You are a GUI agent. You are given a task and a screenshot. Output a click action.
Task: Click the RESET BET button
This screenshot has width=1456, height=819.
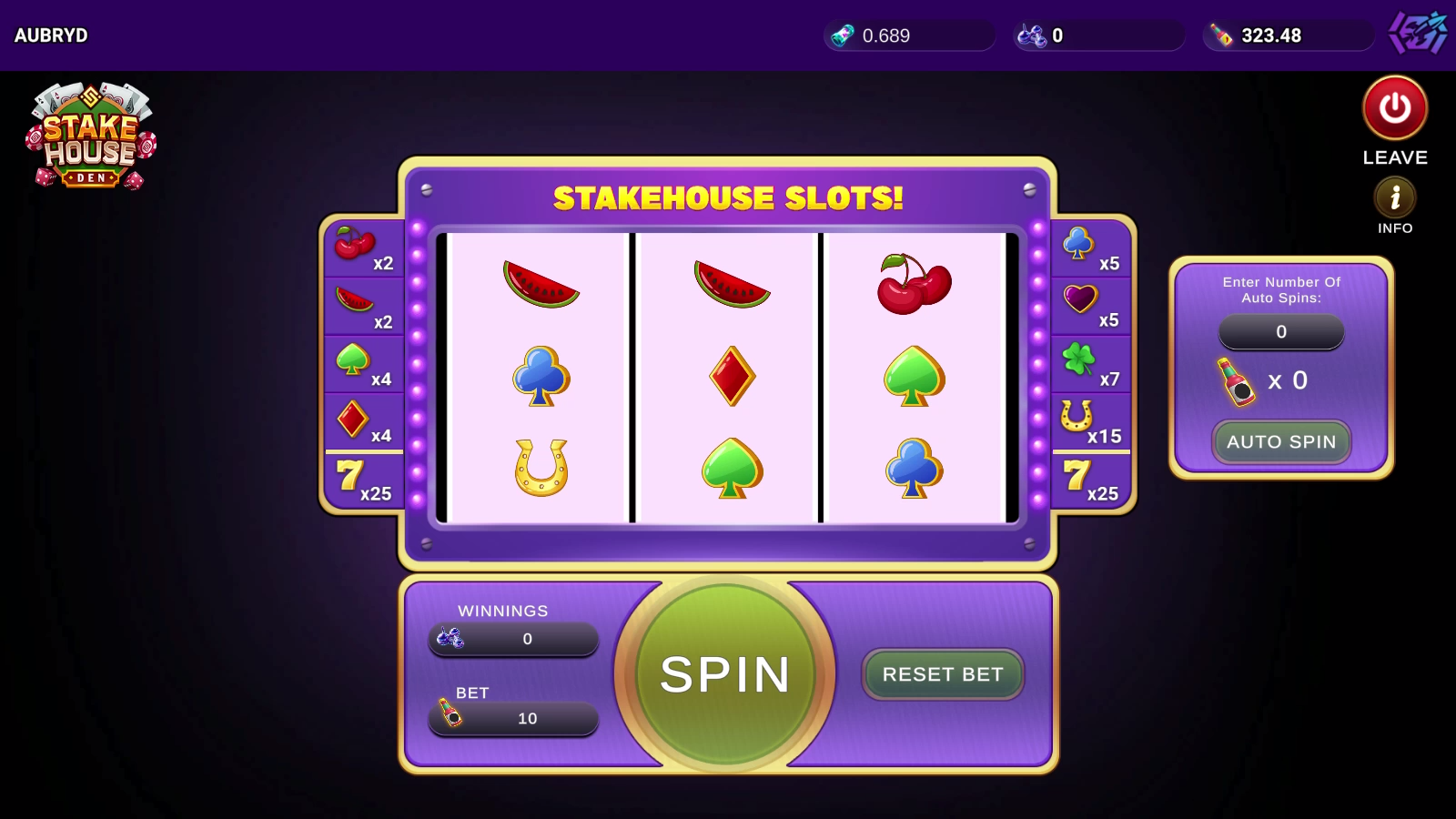pyautogui.click(x=942, y=674)
